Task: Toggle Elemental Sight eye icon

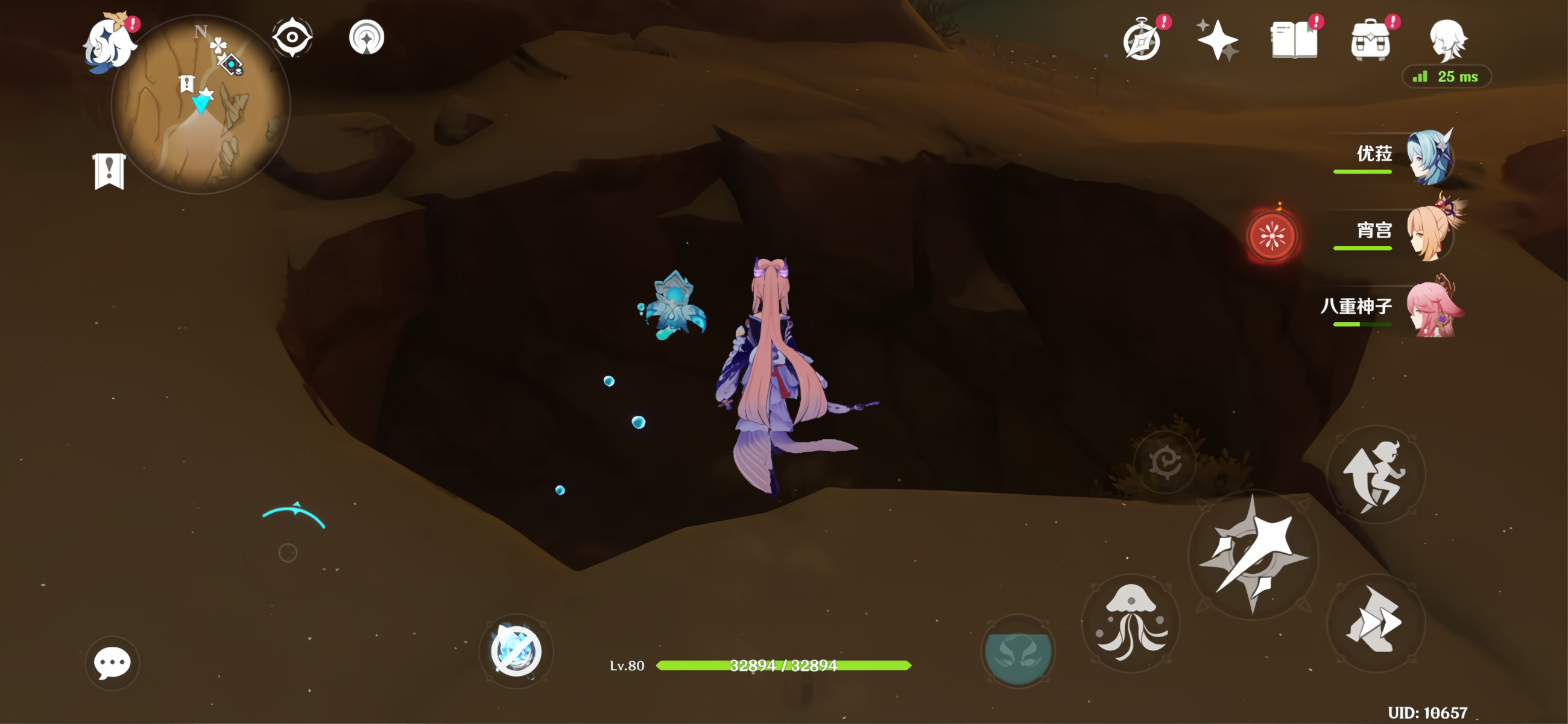Action: point(292,38)
